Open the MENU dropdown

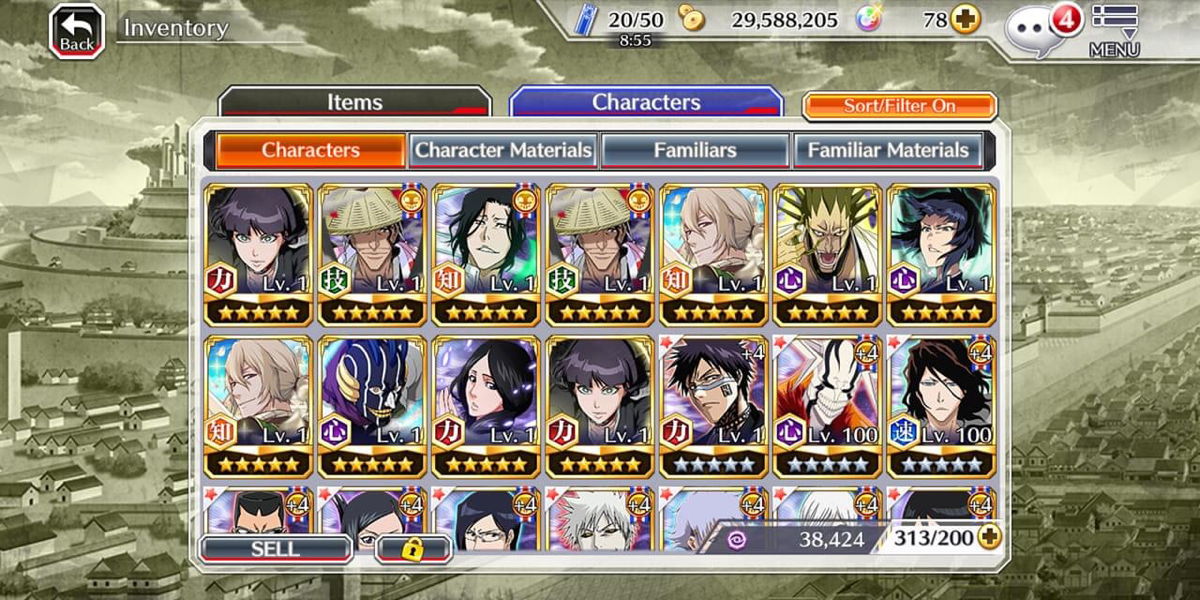[x=1114, y=30]
